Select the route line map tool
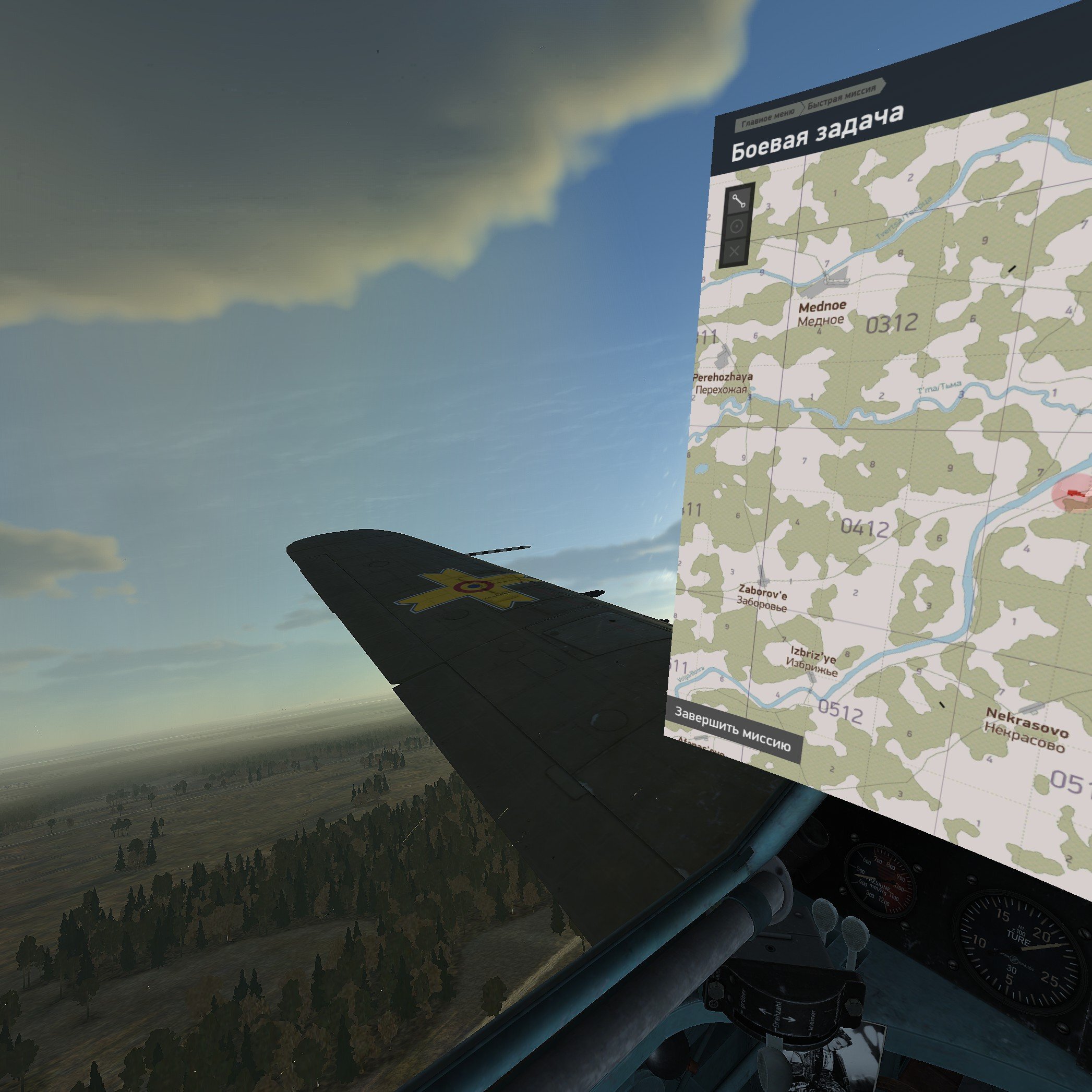 click(x=739, y=200)
